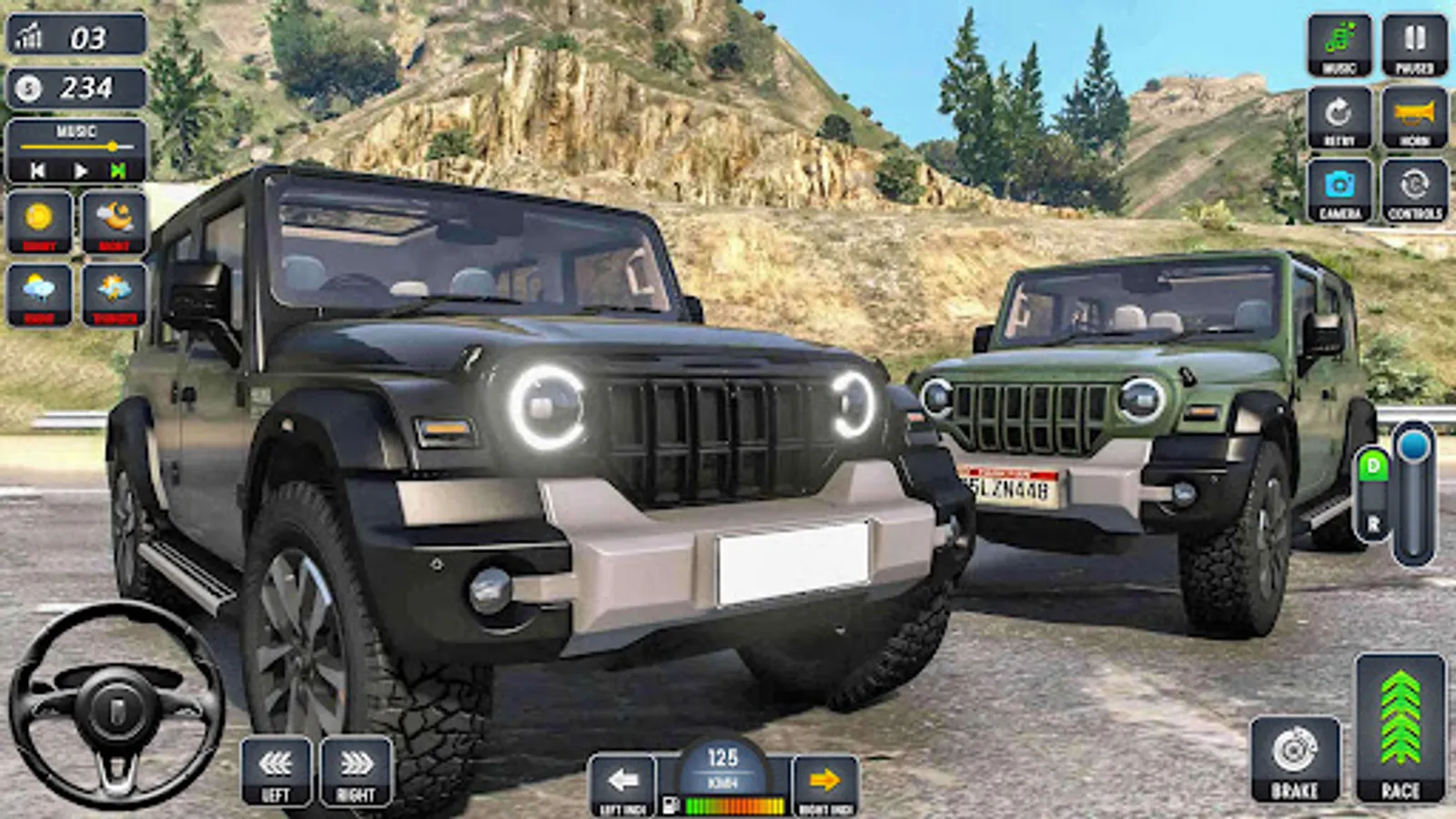Viewport: 1456px width, 819px height.
Task: Tap the Left steering arrow button
Action: pos(275,771)
